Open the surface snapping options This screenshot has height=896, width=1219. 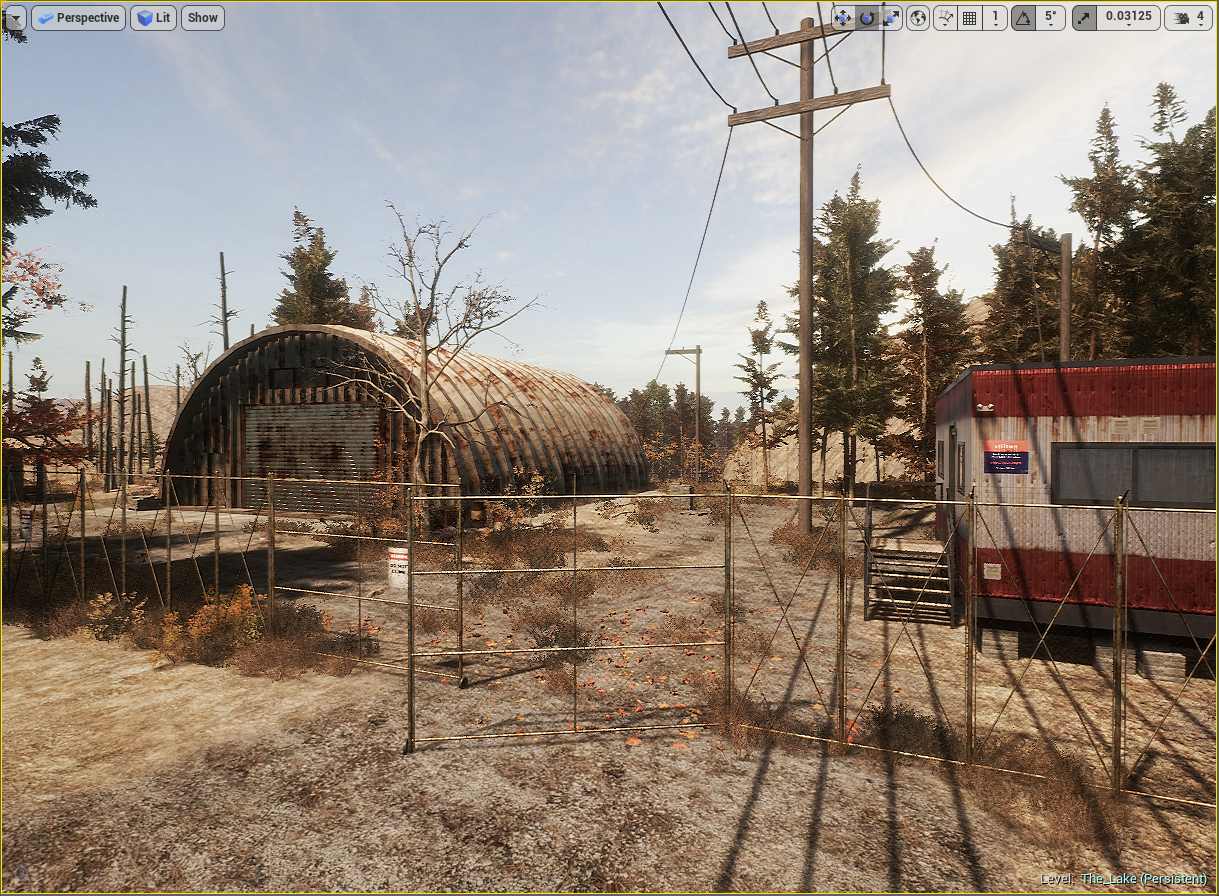coord(945,17)
